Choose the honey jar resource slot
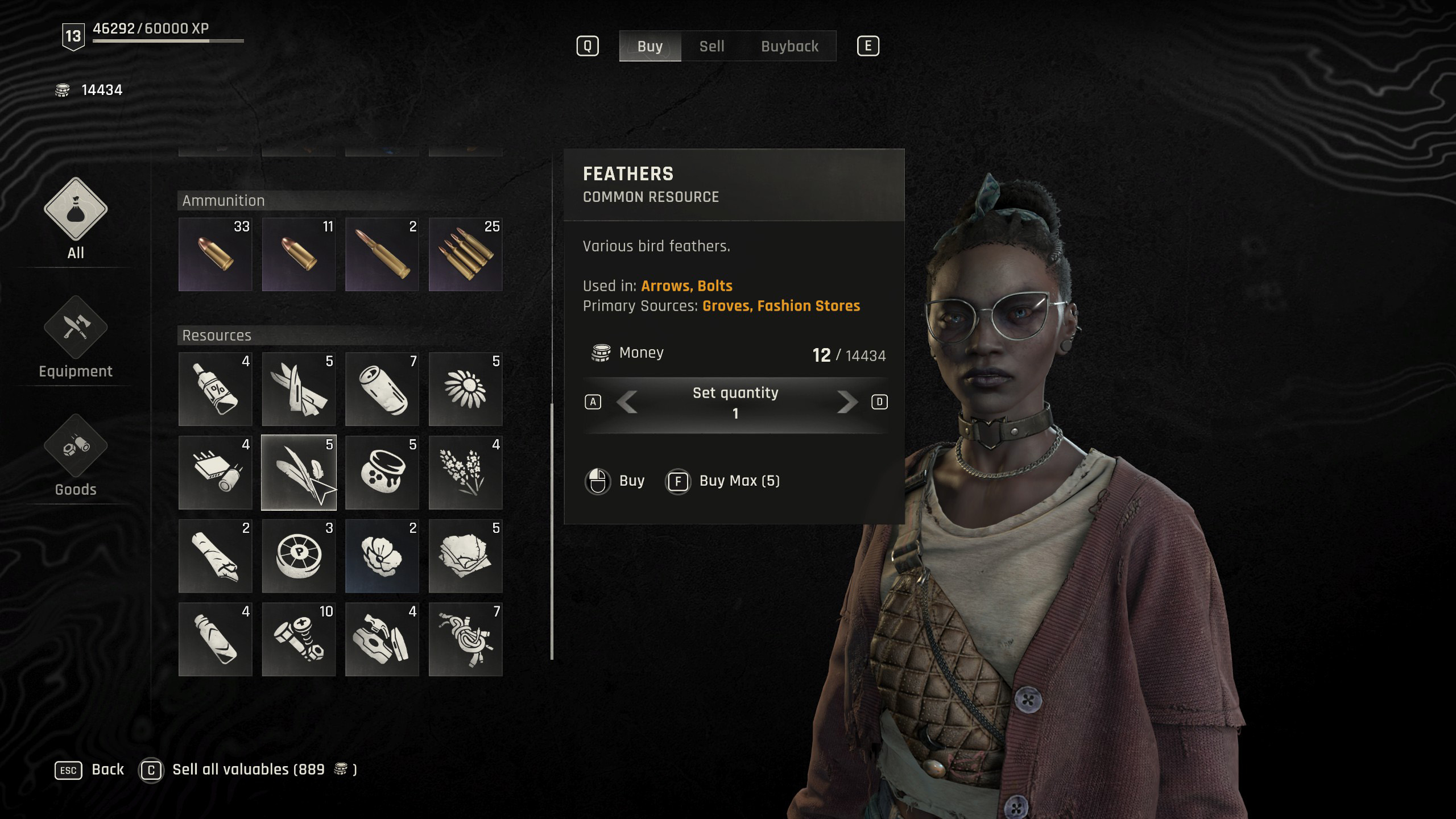The height and width of the screenshot is (819, 1456). click(382, 473)
